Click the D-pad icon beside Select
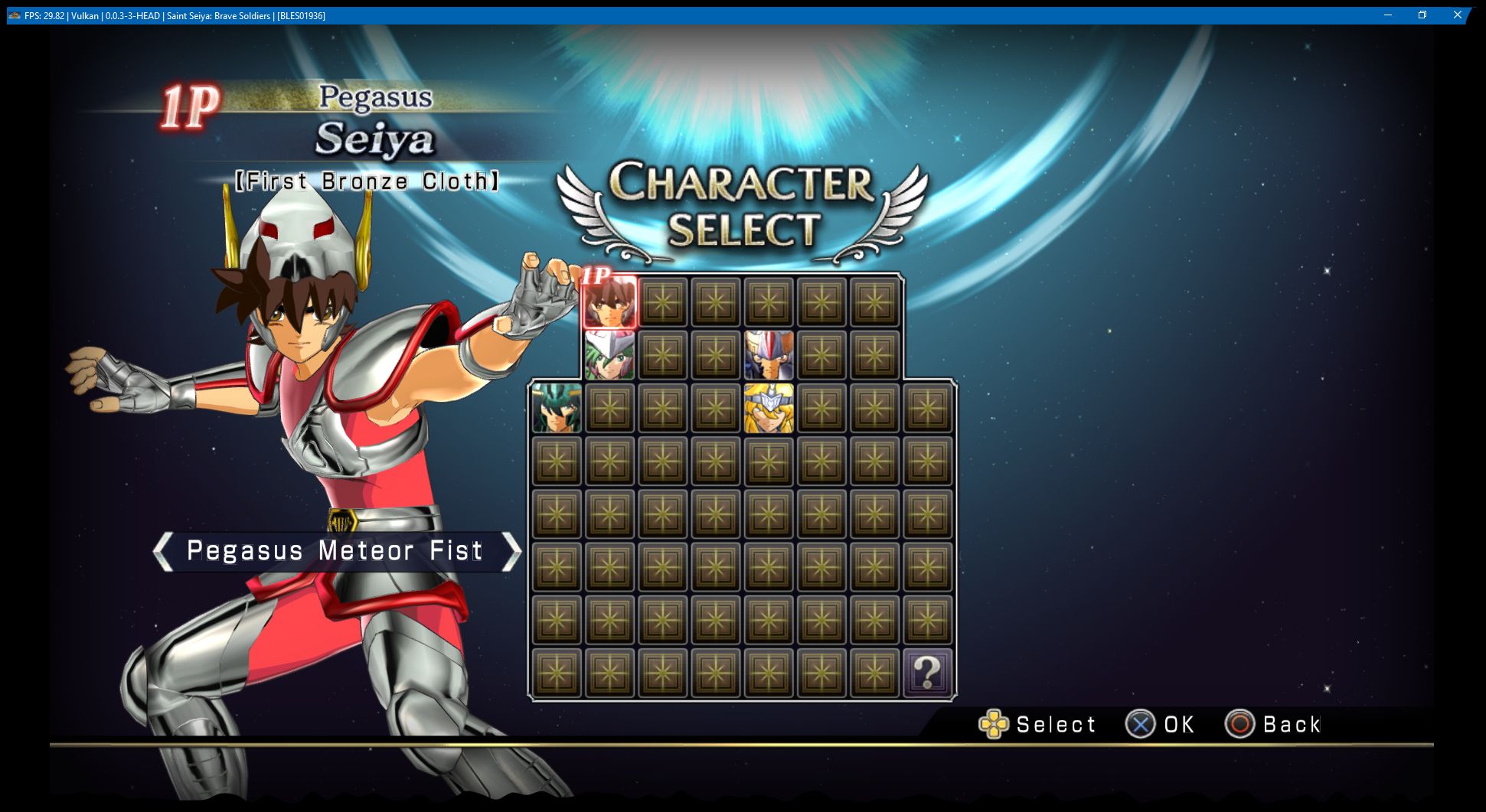 pyautogui.click(x=994, y=724)
